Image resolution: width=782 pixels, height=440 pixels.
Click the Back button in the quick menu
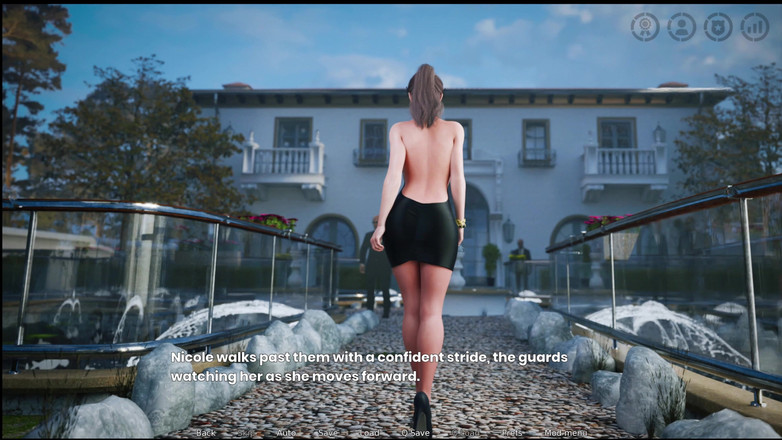(x=206, y=433)
